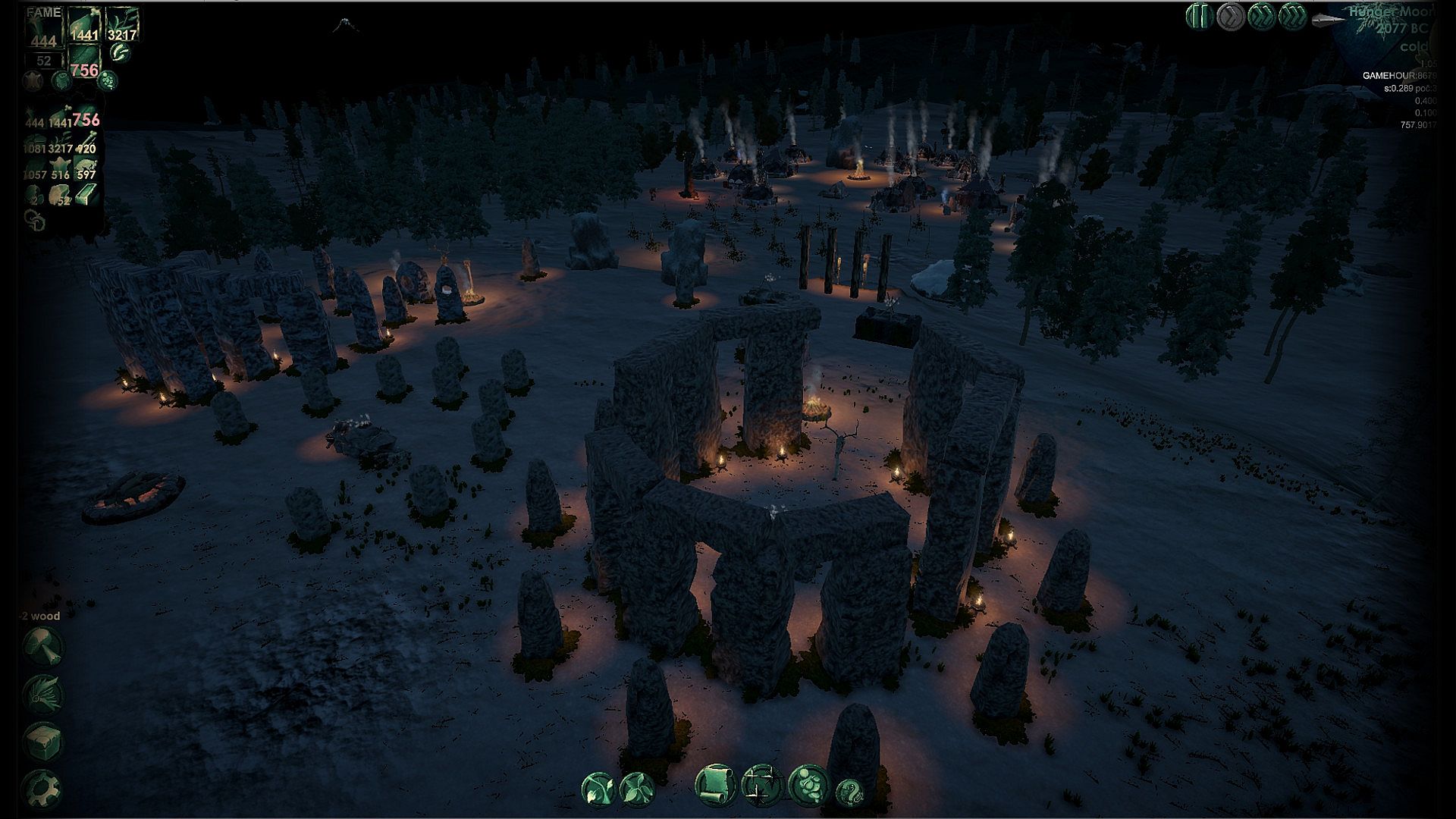
Task: Set game speed to triple arrow
Action: [x=1291, y=16]
